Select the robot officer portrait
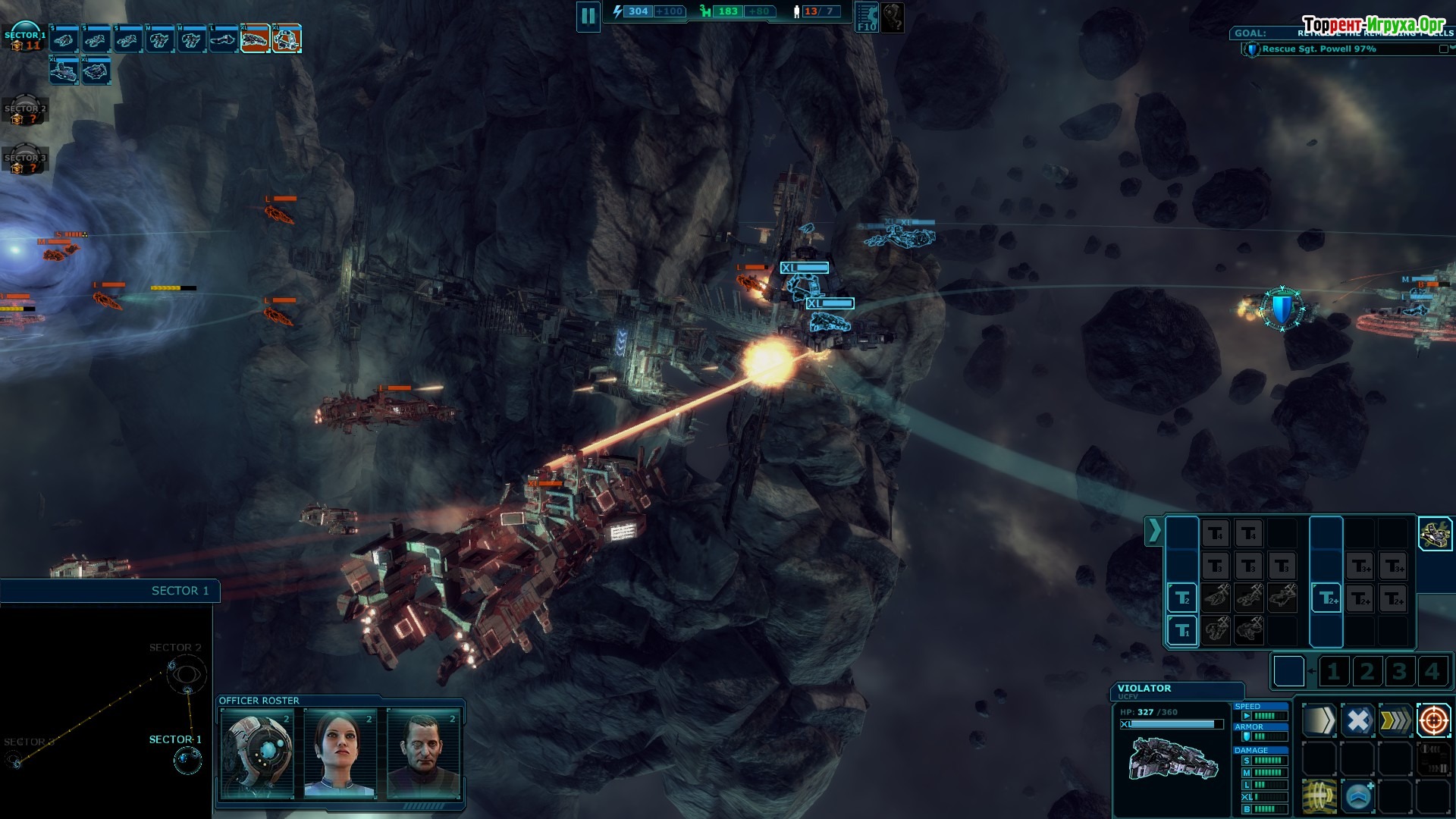Screen dimensions: 1456x819 (x=257, y=752)
